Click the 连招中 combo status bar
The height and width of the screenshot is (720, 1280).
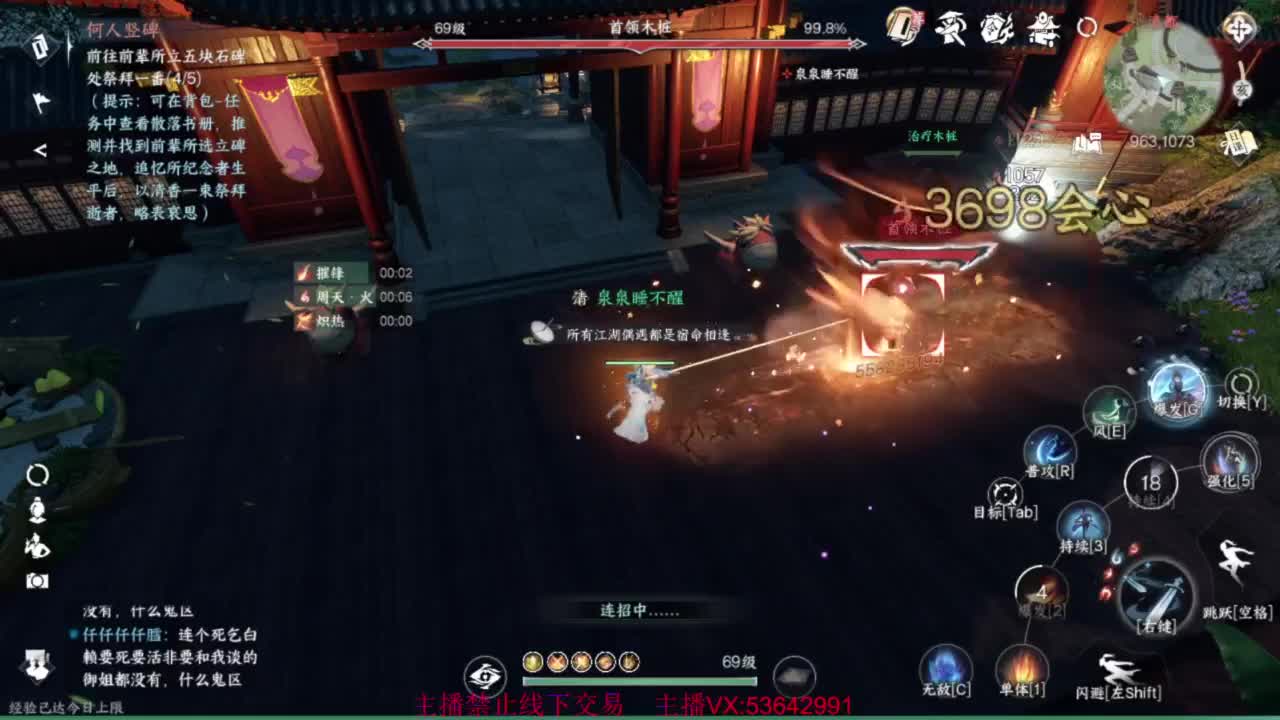click(x=640, y=608)
